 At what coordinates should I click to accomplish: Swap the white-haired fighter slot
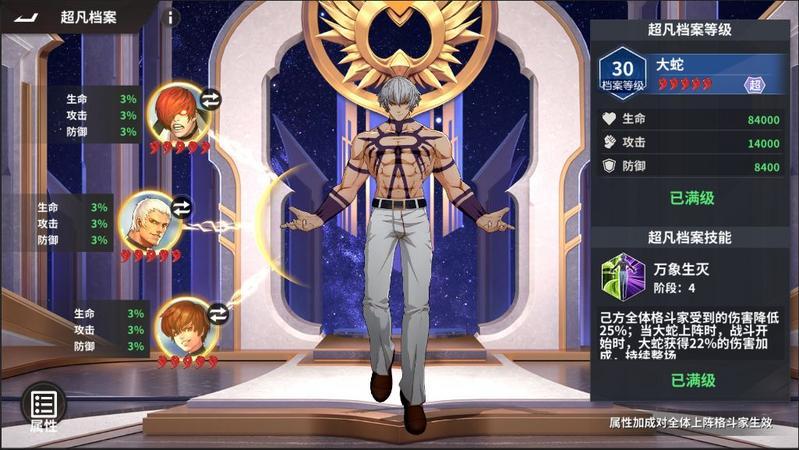182,207
